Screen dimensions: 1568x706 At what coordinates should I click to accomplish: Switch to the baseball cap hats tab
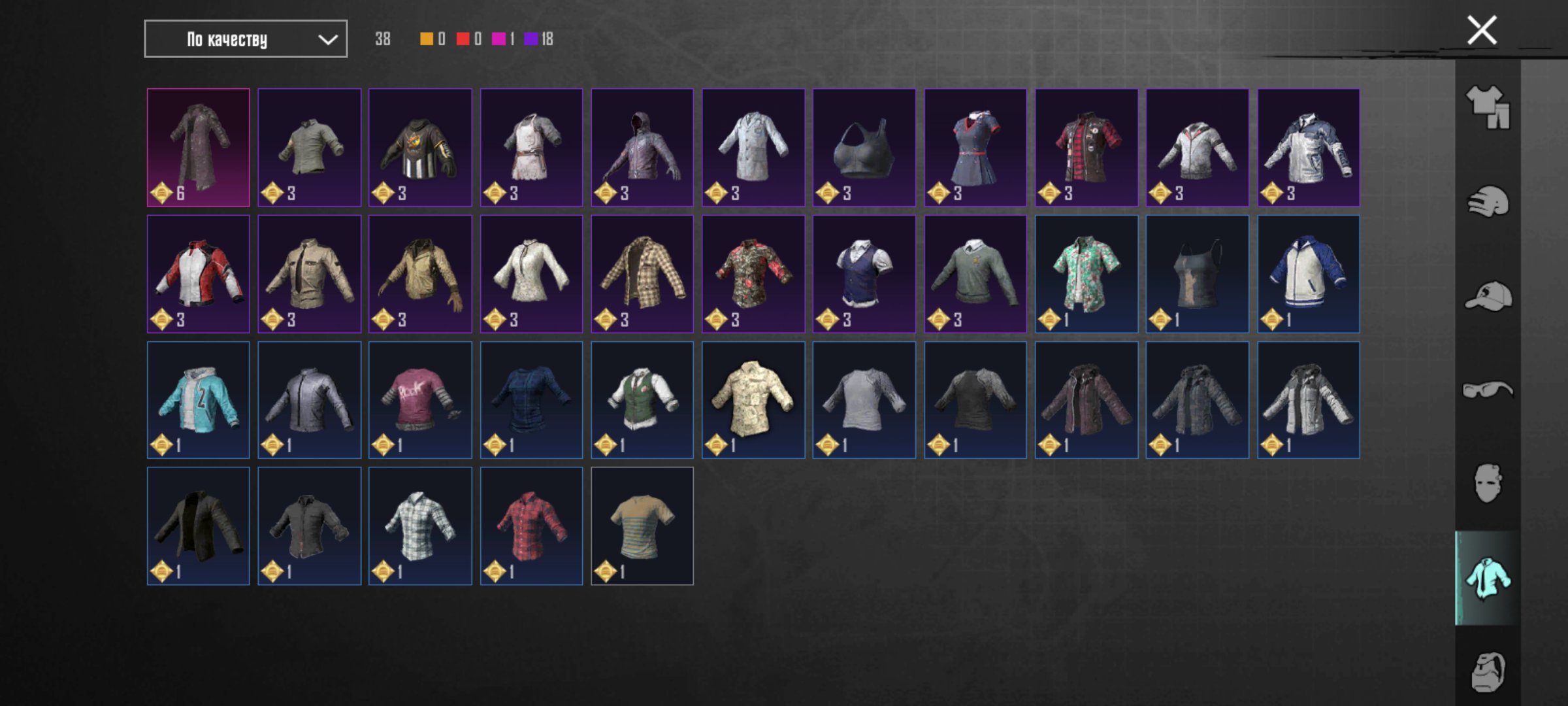(x=1488, y=296)
